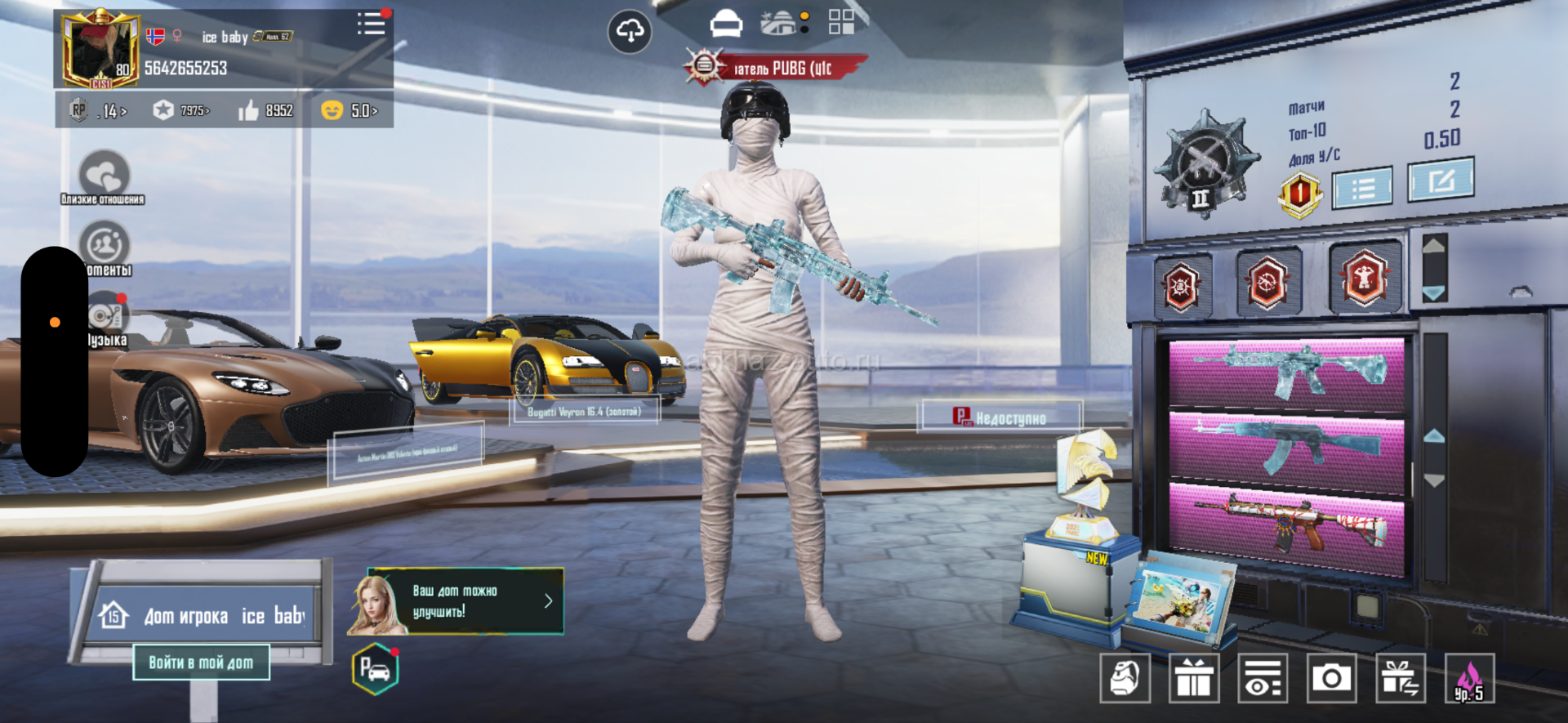Select the glacier M416 showcase slot
Screen dimensions: 1568x723
tap(1287, 373)
